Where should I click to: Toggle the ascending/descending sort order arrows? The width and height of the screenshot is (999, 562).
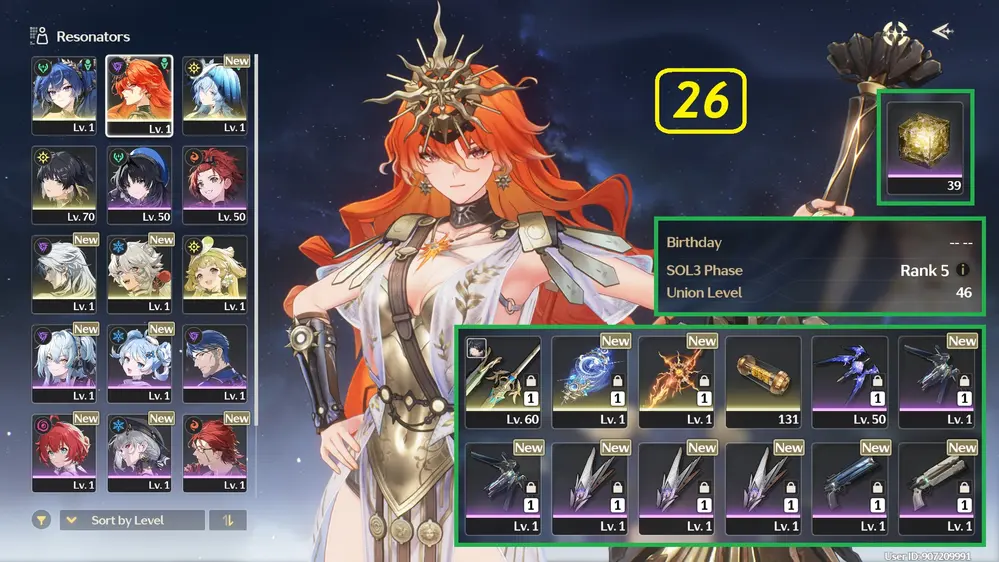click(228, 520)
